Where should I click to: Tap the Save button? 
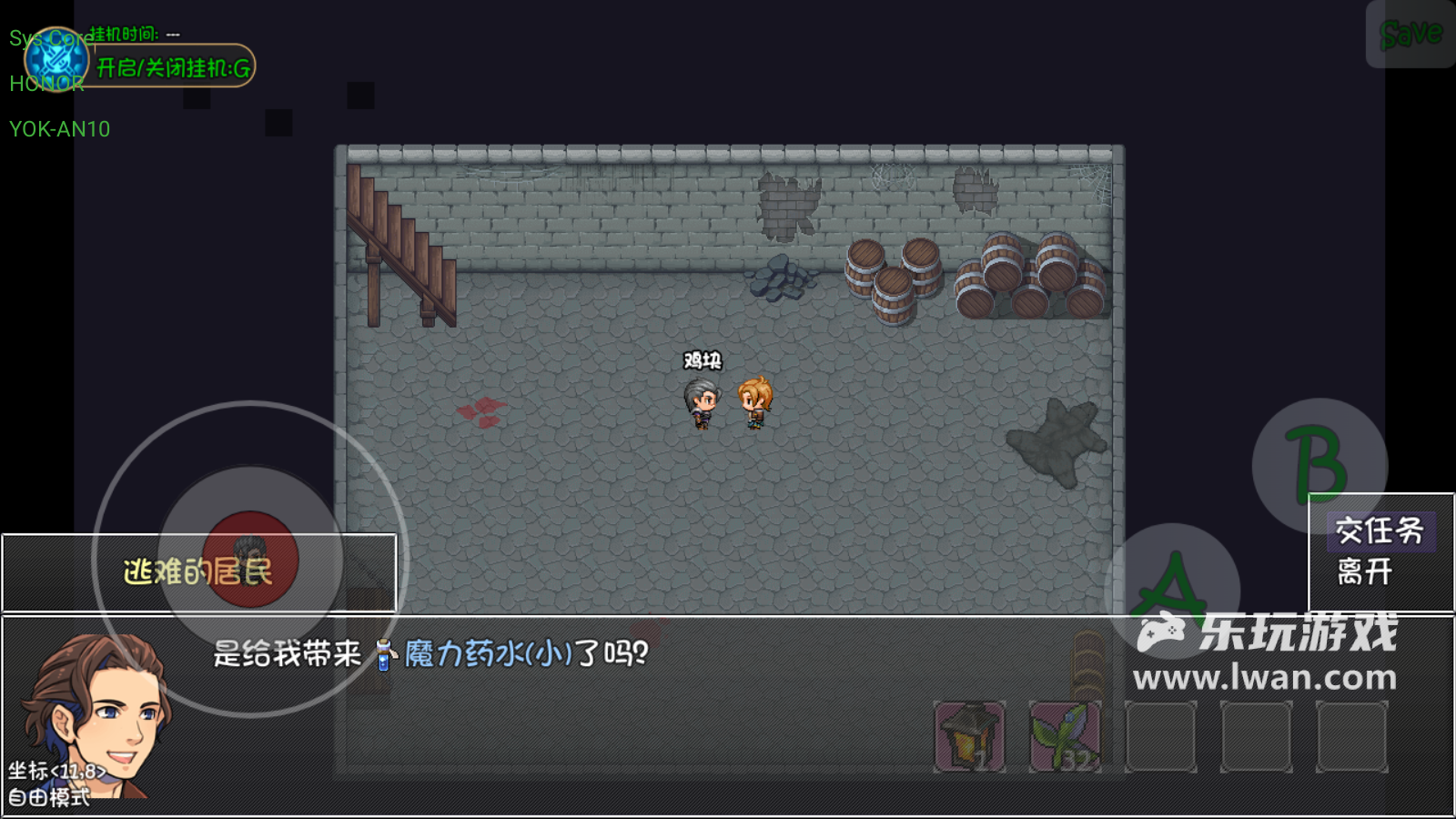pos(1410,35)
